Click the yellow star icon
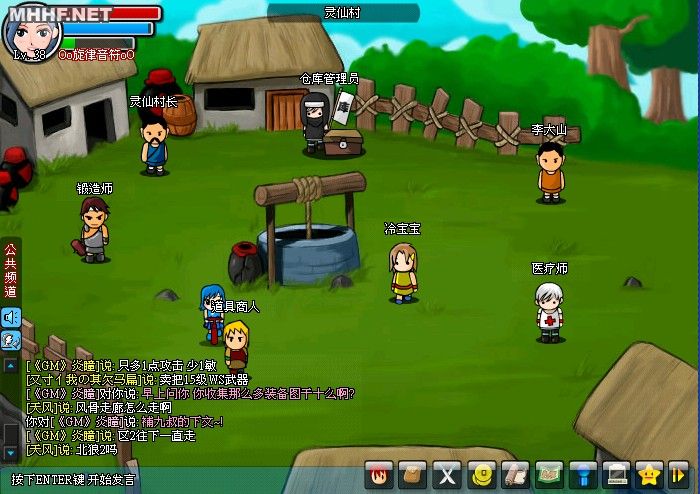 tap(649, 474)
